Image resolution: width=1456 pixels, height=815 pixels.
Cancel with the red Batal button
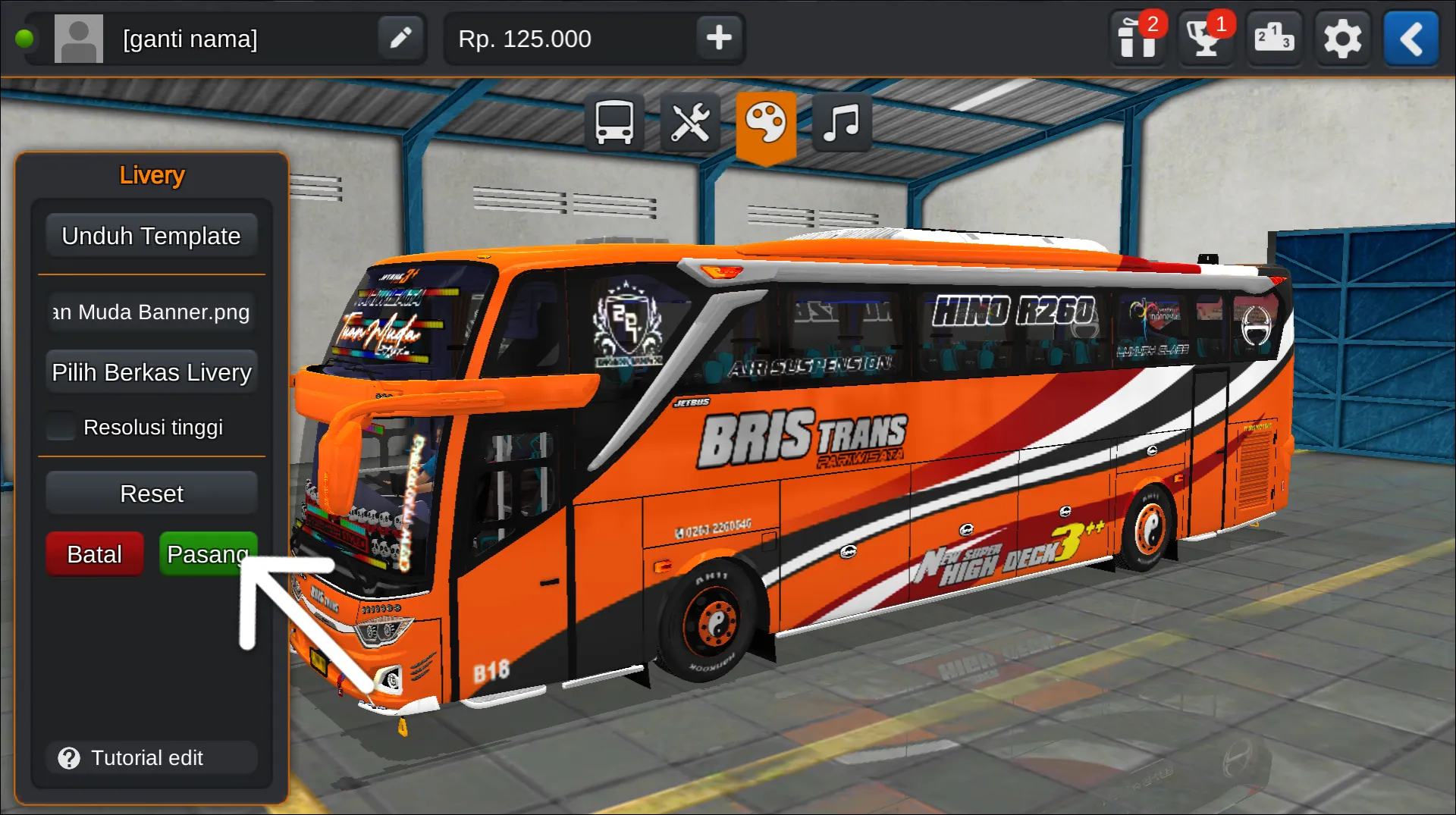(x=94, y=554)
